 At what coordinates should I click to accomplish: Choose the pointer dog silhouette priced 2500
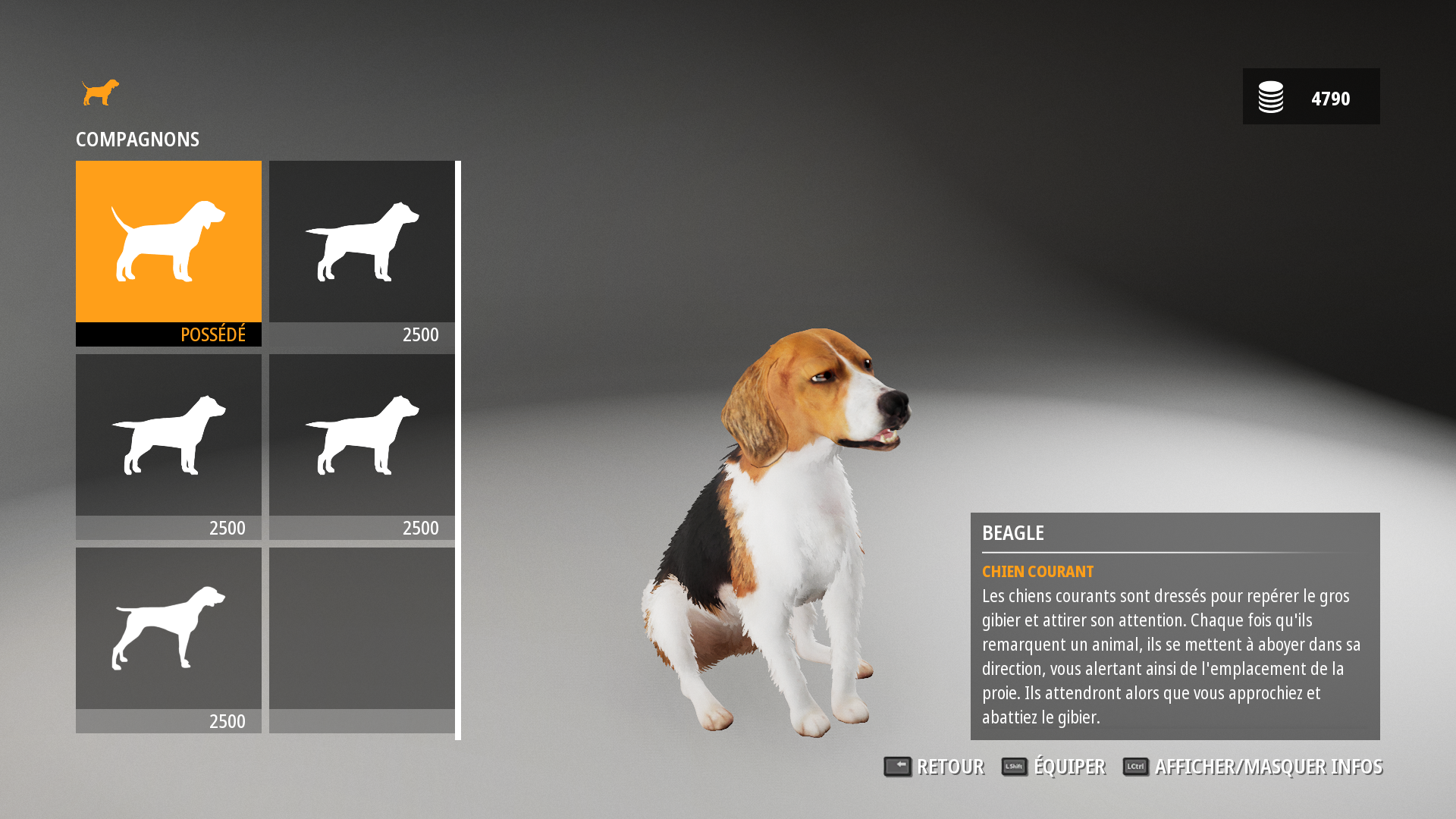pyautogui.click(x=168, y=639)
